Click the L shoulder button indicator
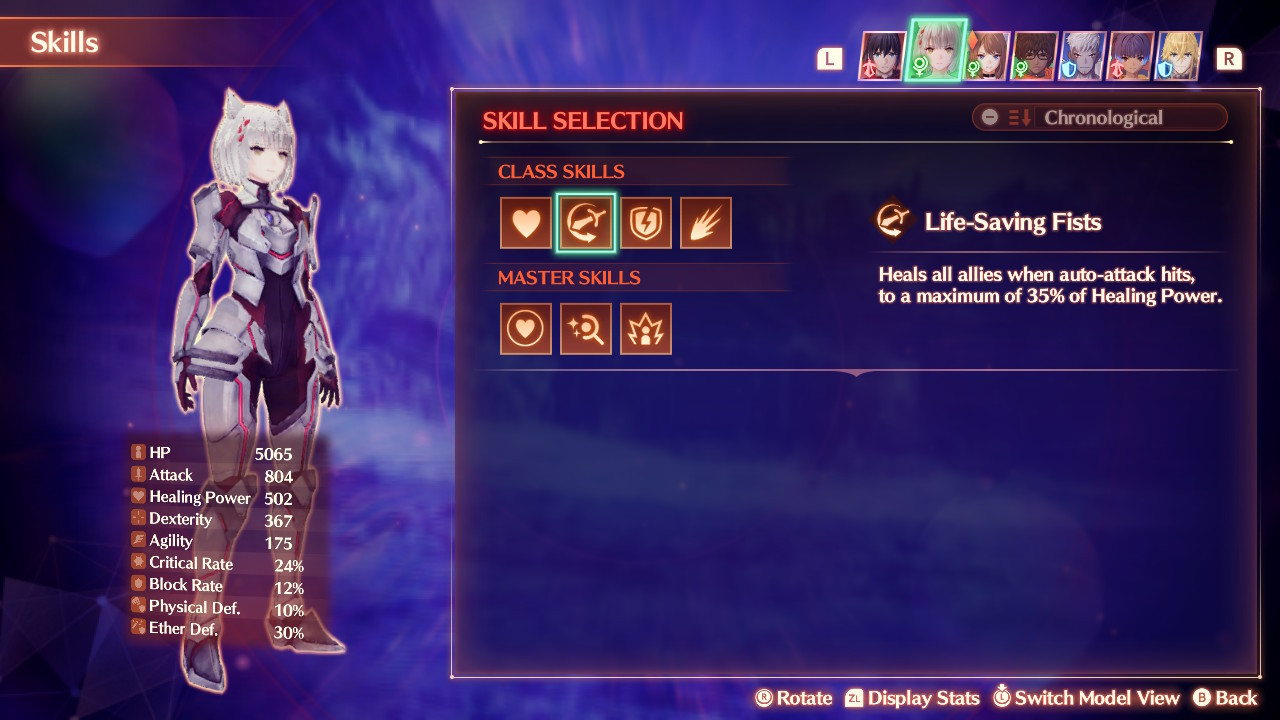 click(x=828, y=58)
